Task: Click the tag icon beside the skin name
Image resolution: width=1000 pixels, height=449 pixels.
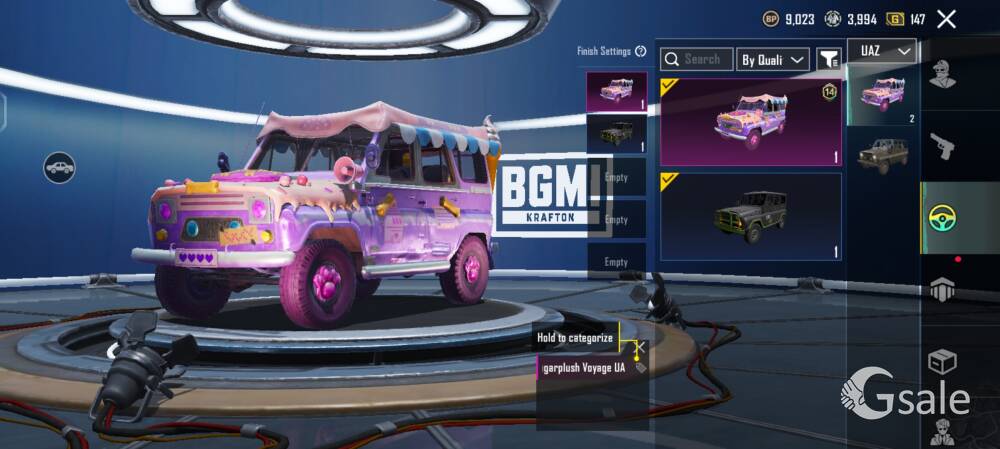Action: [640, 368]
